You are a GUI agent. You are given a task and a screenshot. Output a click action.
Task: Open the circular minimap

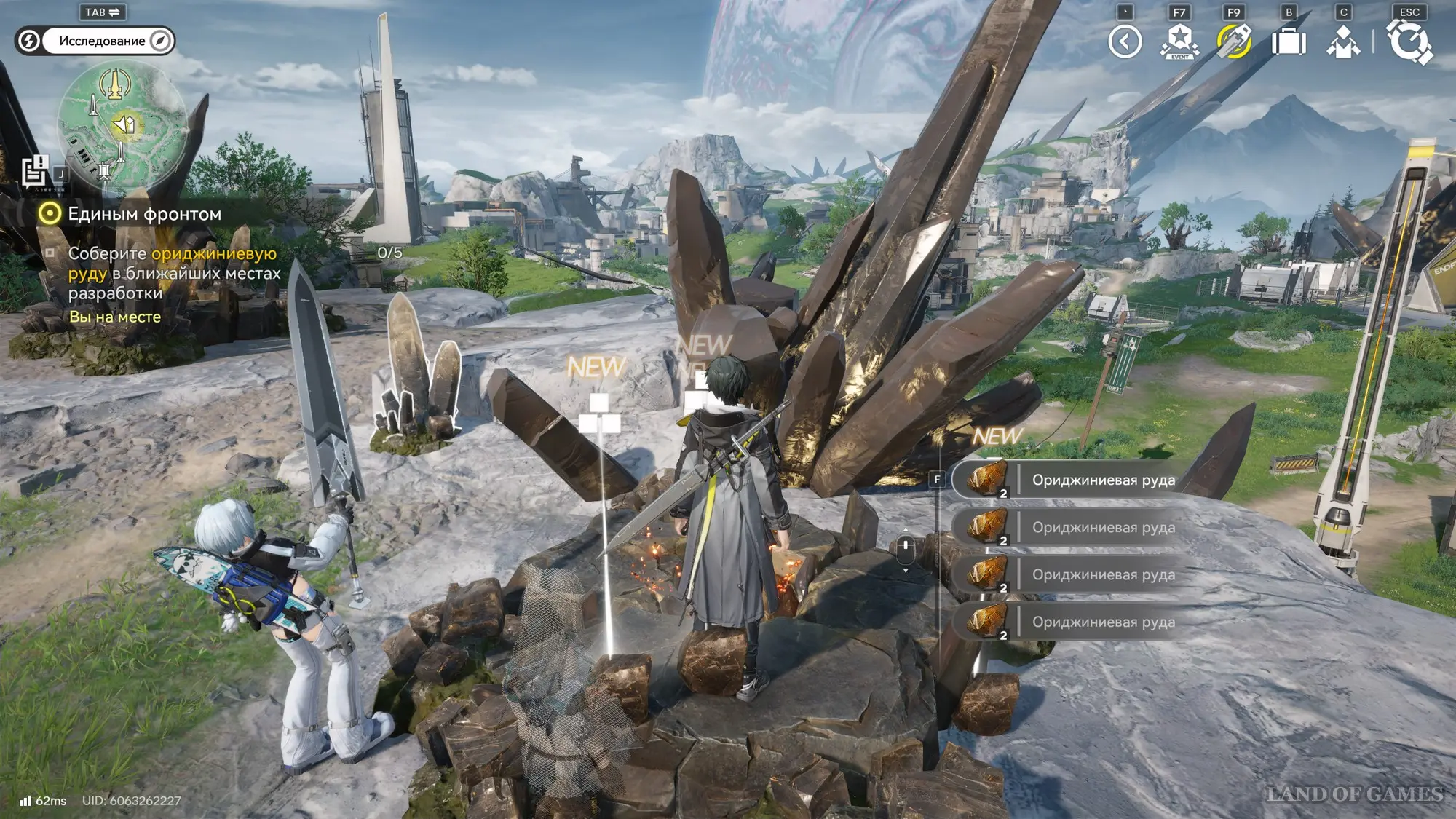(122, 124)
